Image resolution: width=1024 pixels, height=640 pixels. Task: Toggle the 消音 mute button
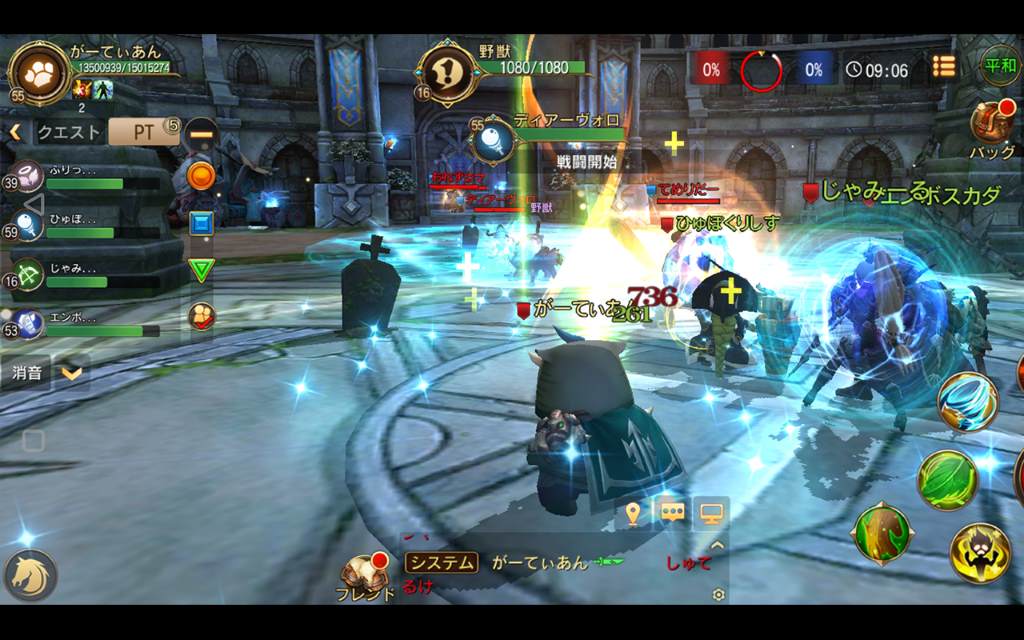click(x=28, y=374)
